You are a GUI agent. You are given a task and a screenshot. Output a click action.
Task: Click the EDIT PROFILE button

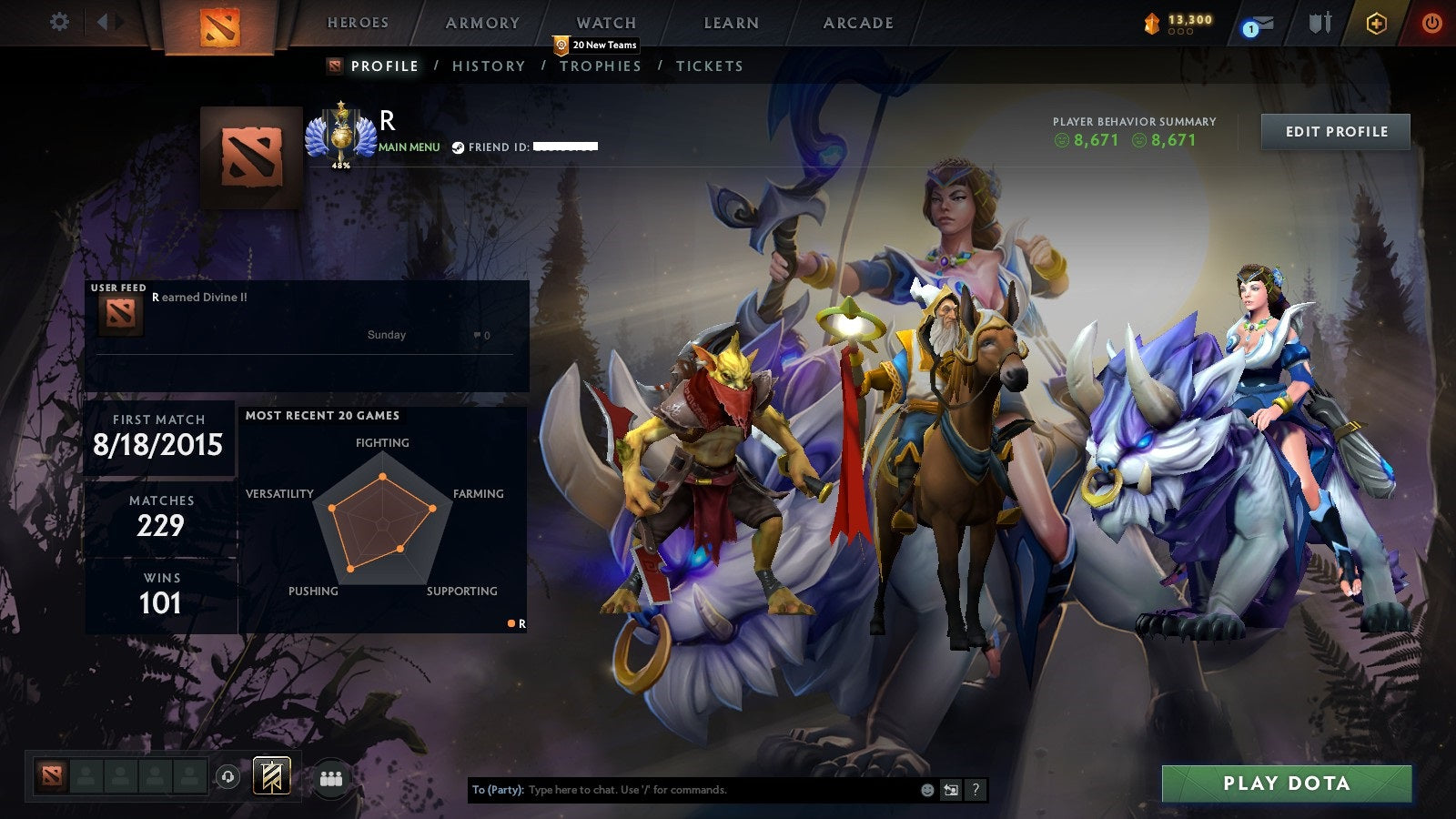pyautogui.click(x=1335, y=131)
